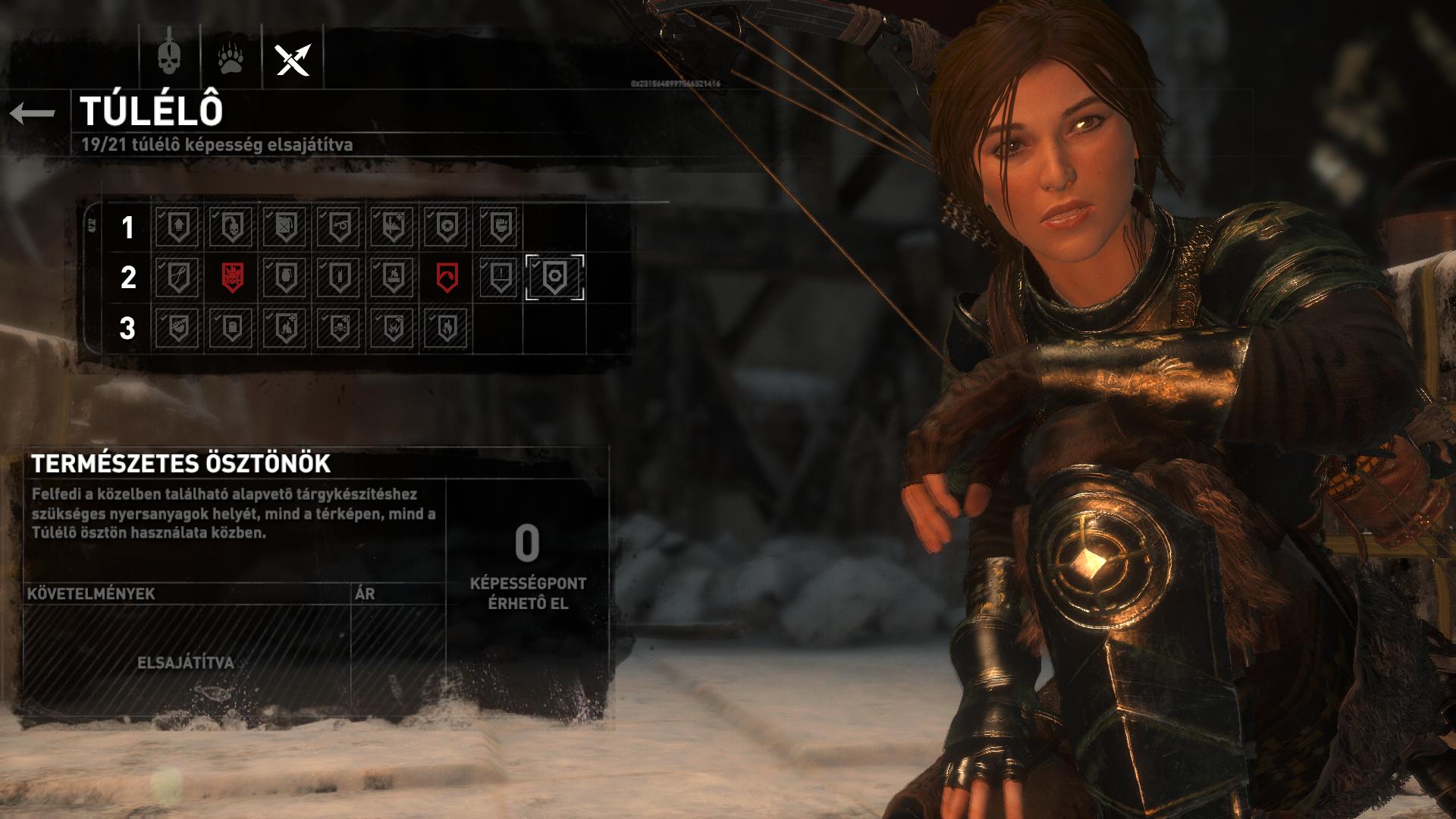Choose the raised fist skill icon
This screenshot has width=1456, height=819.
[500, 227]
